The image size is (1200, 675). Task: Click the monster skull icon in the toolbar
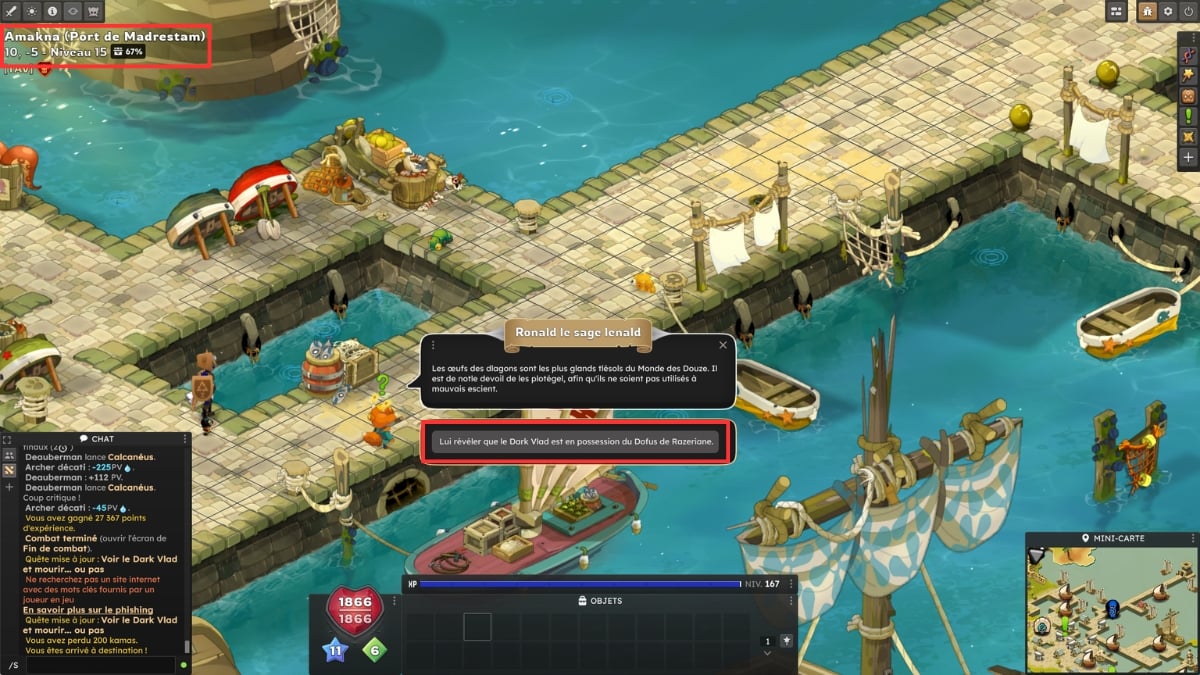94,10
